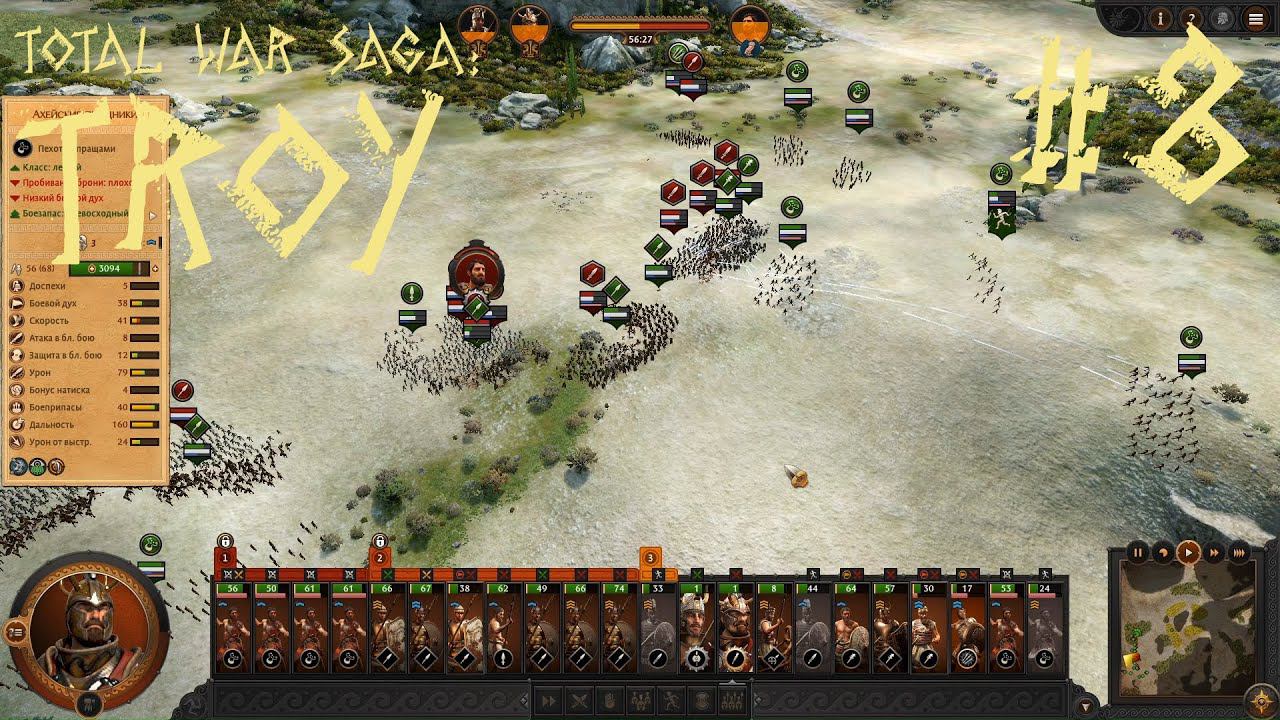Pause the battle with the pause button
This screenshot has width=1280, height=720.
[x=1139, y=553]
